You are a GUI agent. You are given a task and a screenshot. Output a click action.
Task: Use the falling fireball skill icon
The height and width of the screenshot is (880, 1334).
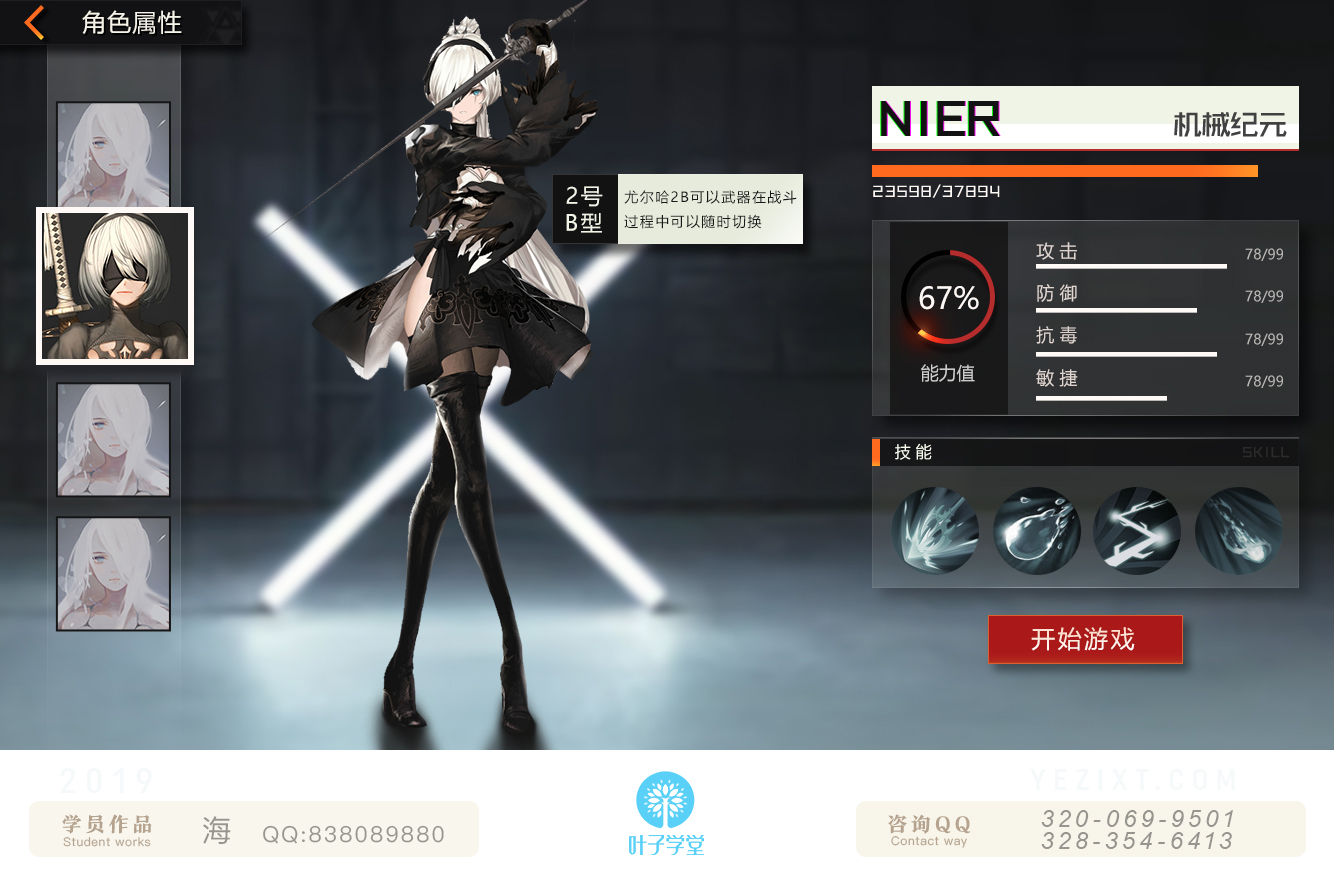coord(1238,531)
